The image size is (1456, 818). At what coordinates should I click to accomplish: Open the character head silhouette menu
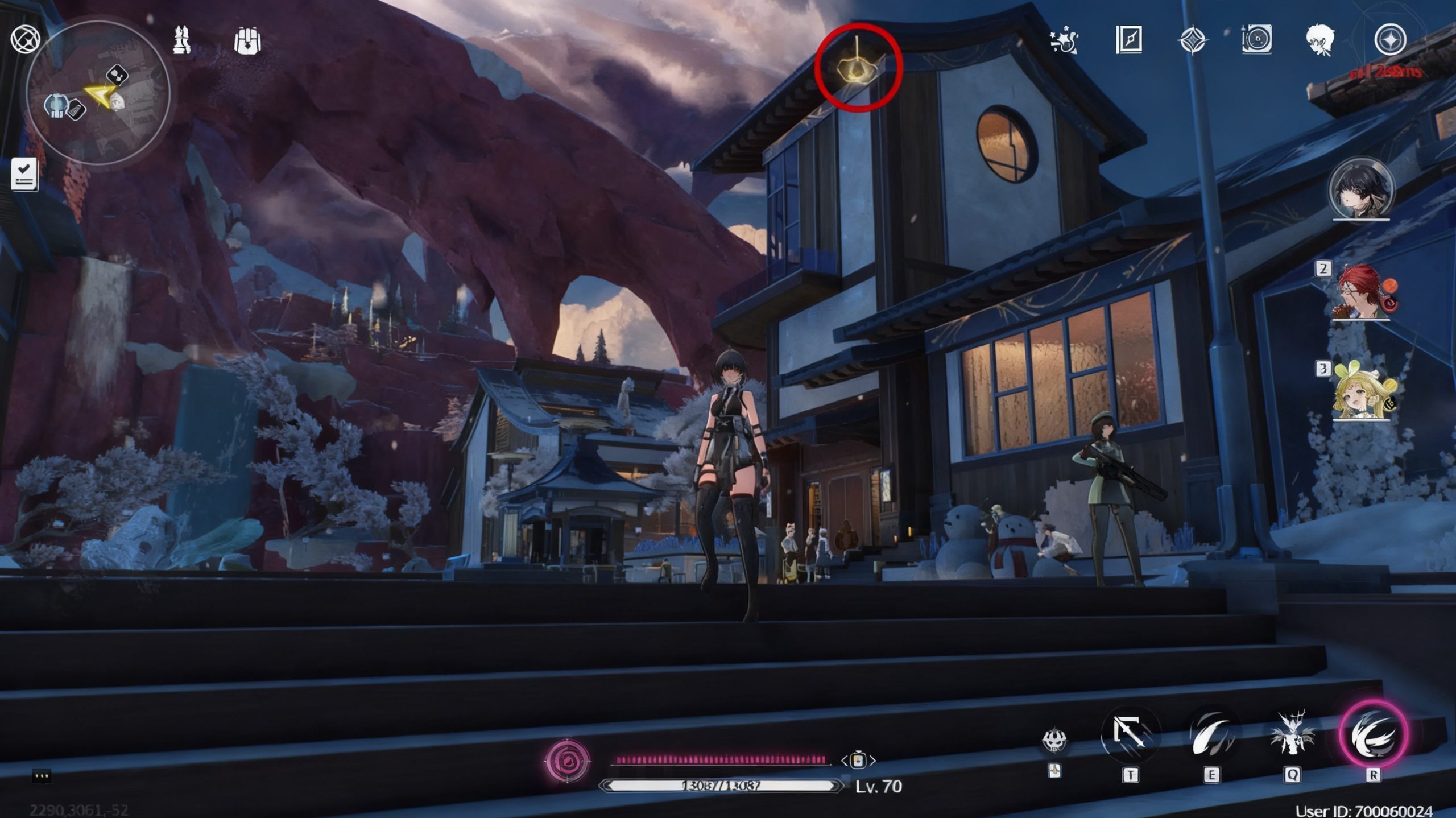click(x=1321, y=40)
